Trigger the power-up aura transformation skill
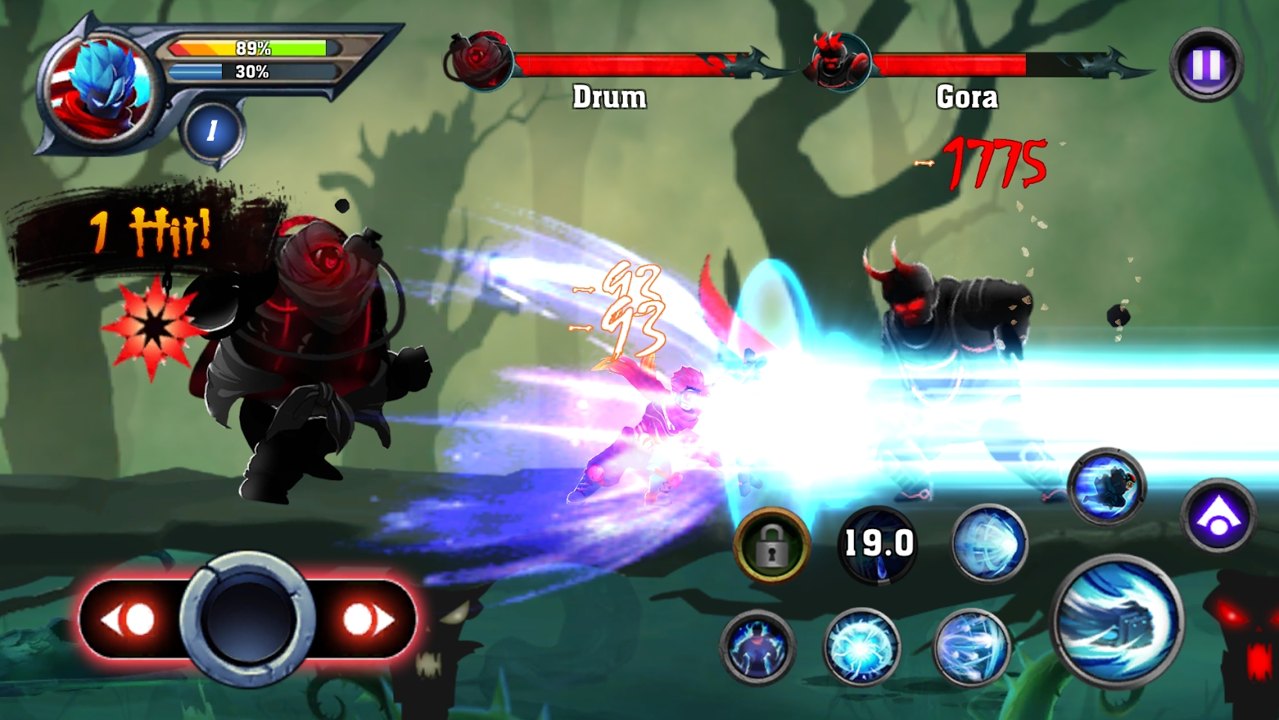Screen dimensions: 1279x720 pos(757,647)
